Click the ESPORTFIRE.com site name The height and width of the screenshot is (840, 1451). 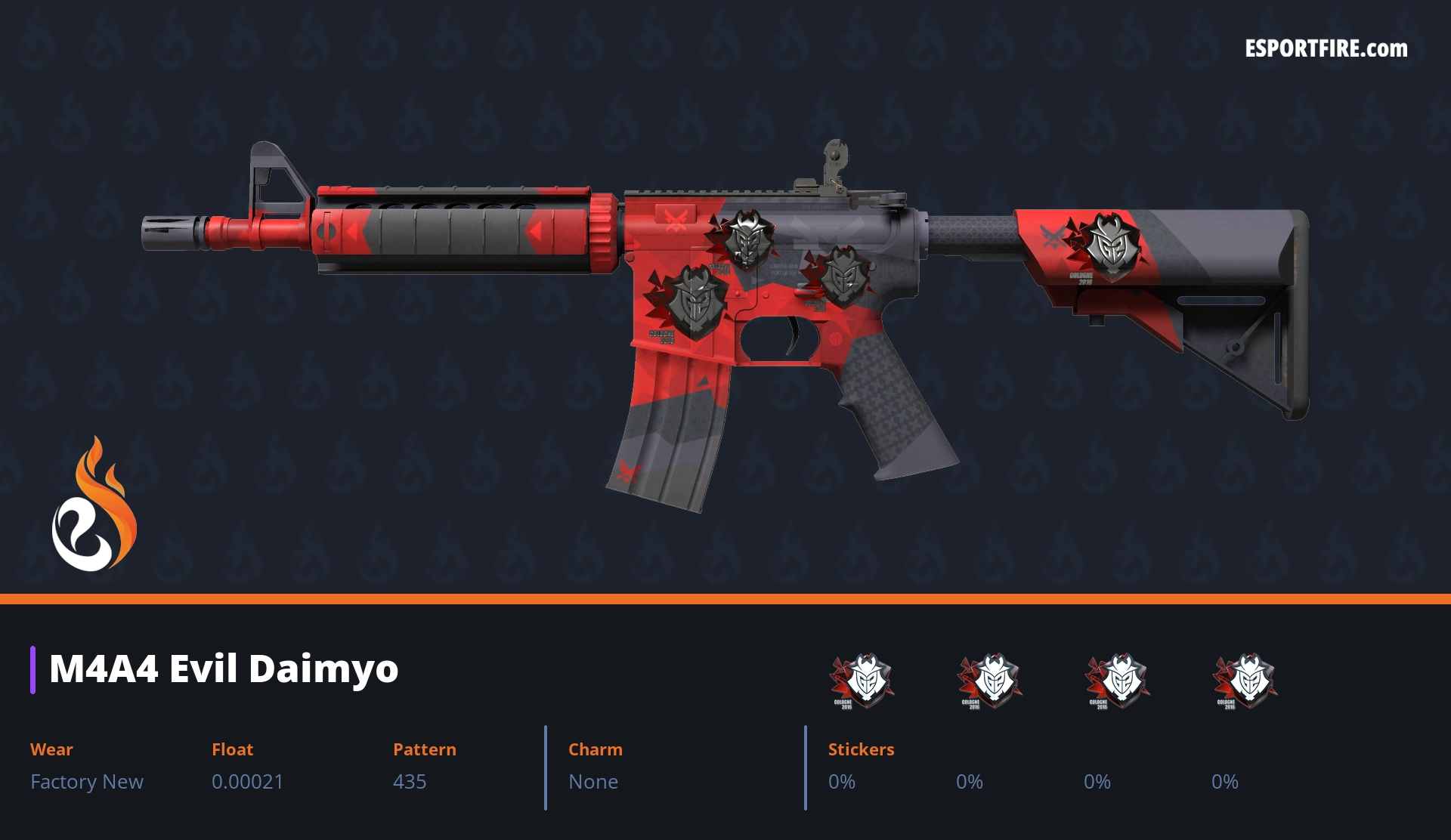[1326, 49]
